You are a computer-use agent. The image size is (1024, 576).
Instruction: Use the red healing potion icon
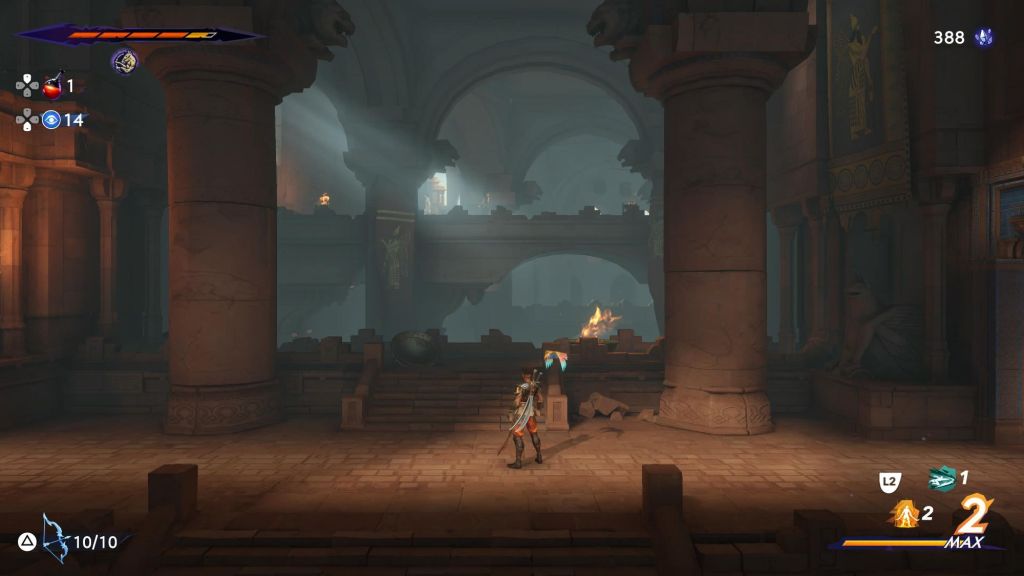(52, 86)
